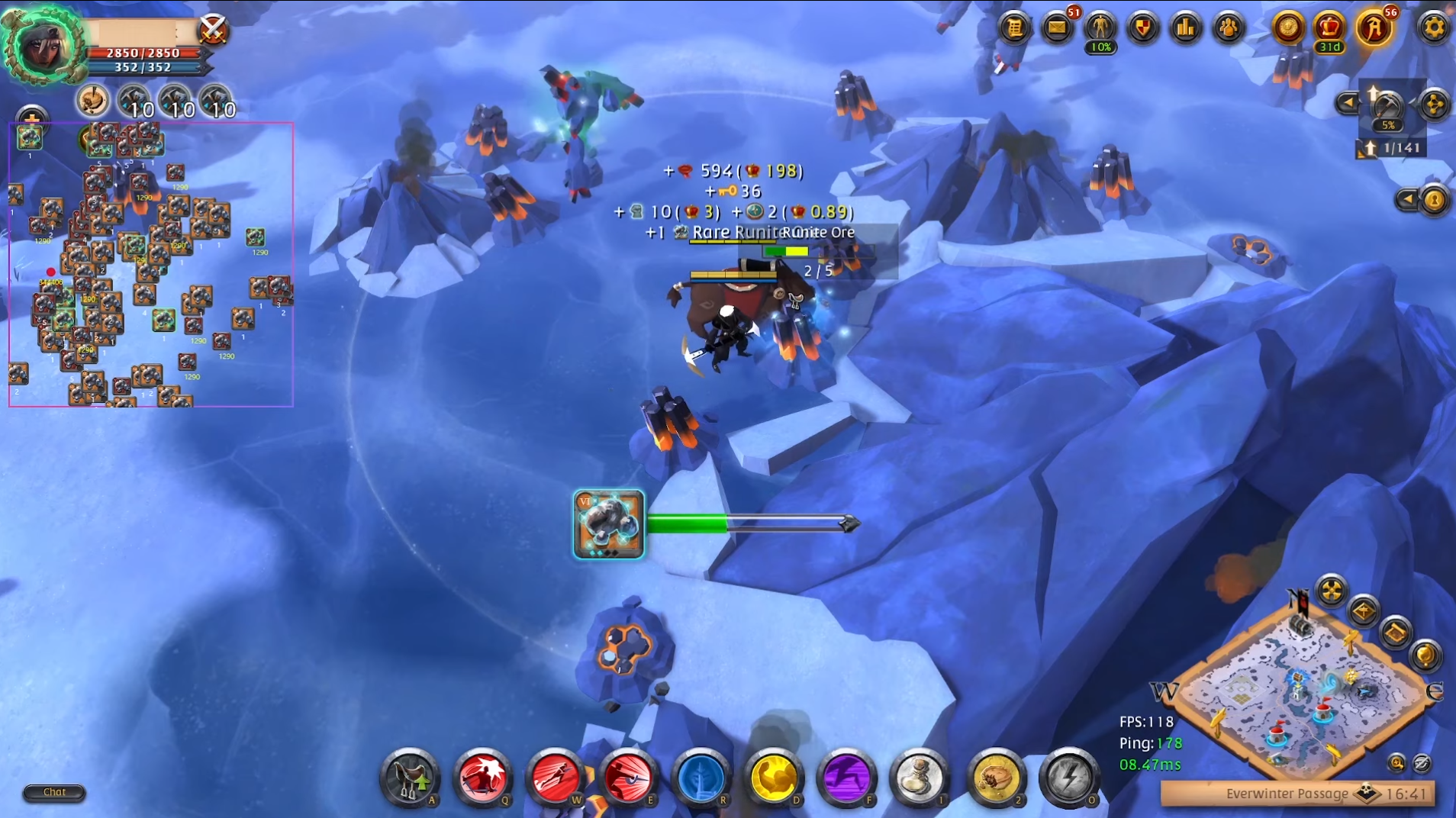
Task: Click the character portrait
Action: (x=43, y=46)
